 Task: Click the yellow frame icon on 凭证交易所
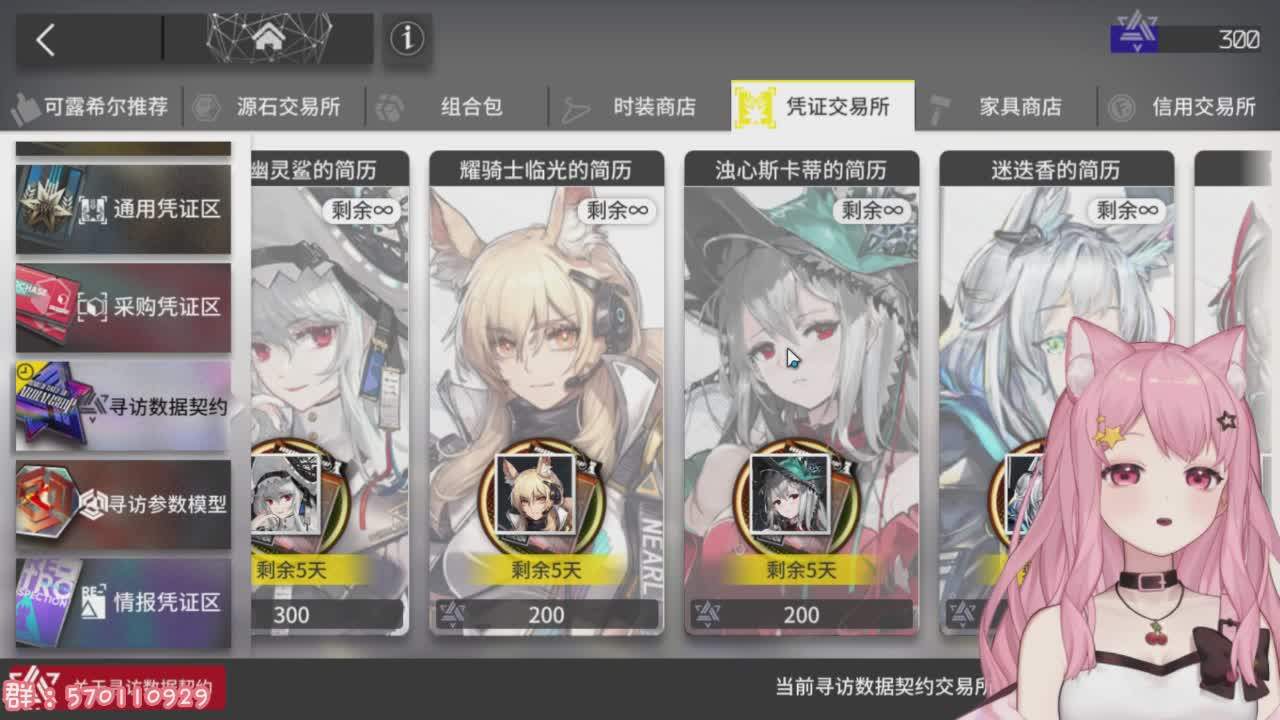tap(755, 108)
